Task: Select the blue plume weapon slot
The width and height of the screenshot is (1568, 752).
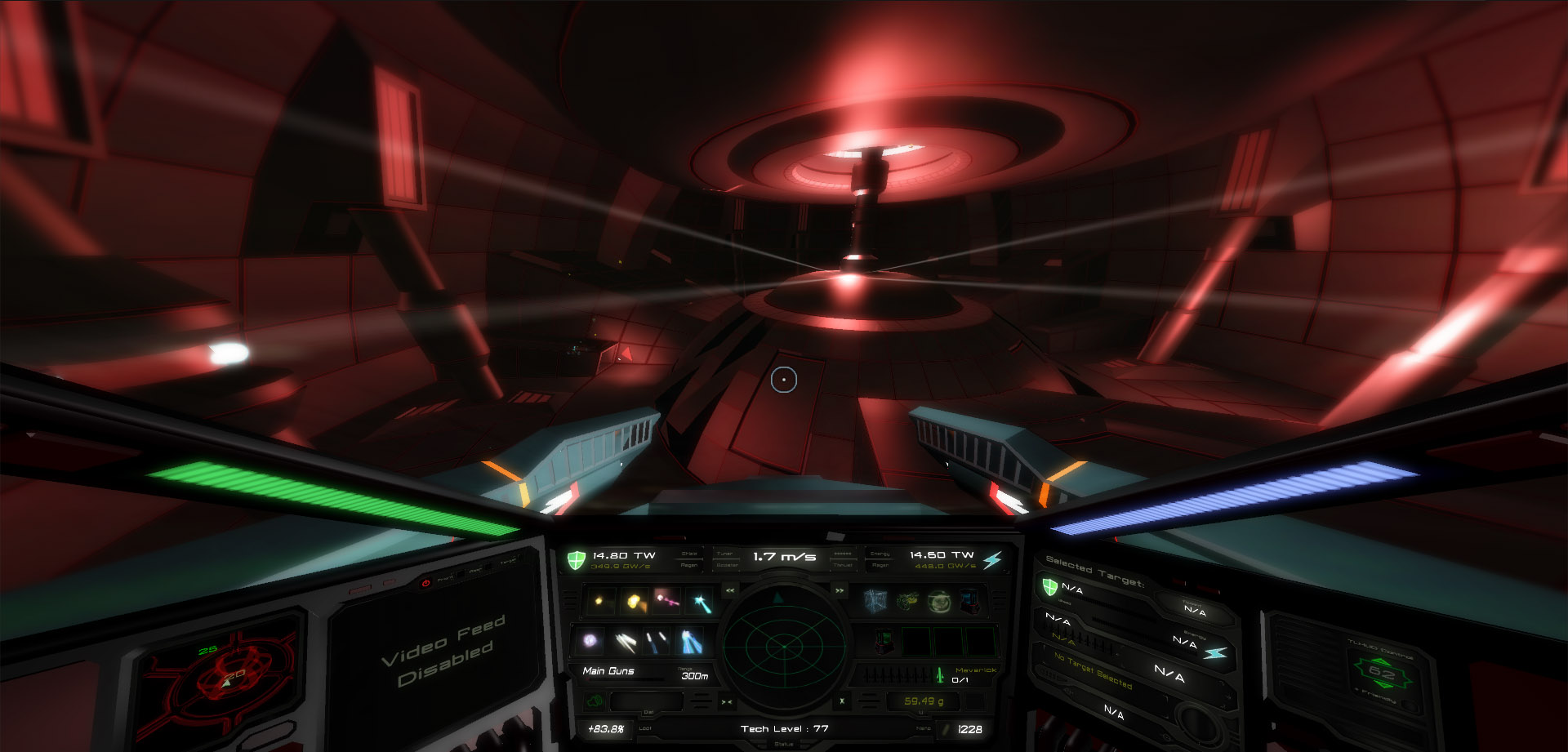Action: click(691, 642)
